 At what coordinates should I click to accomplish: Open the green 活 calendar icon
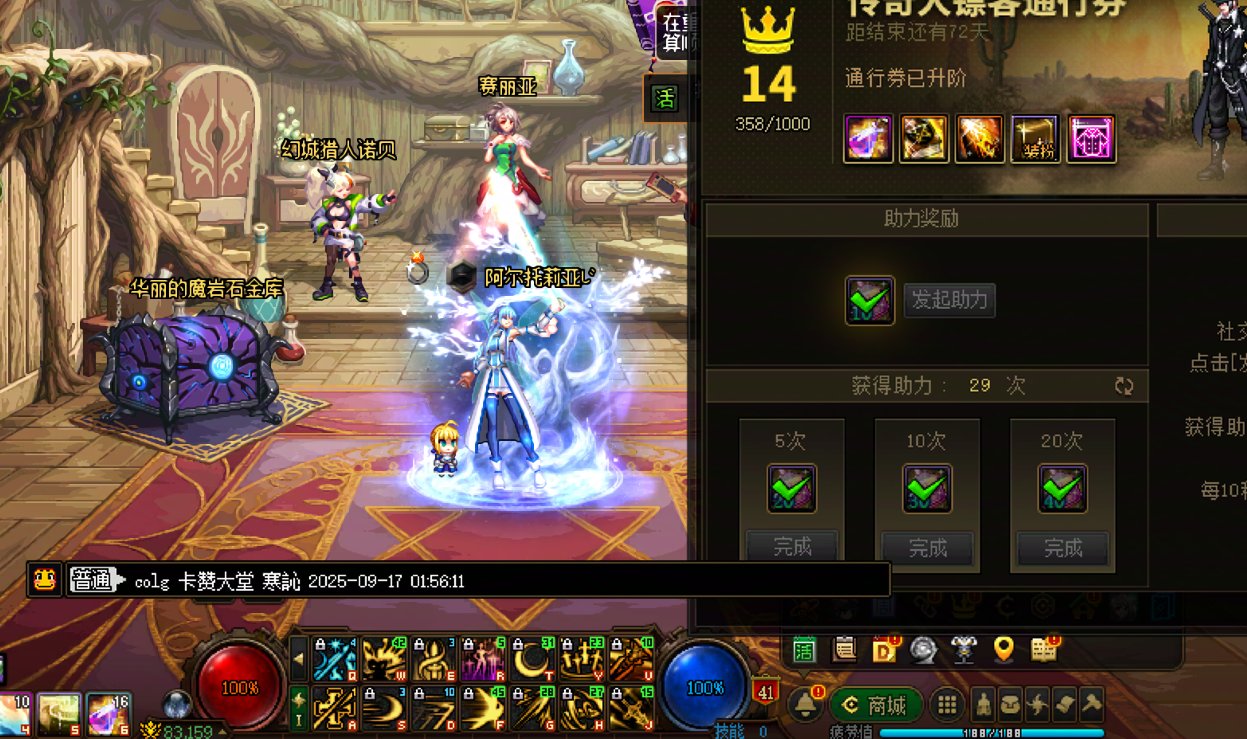click(804, 650)
